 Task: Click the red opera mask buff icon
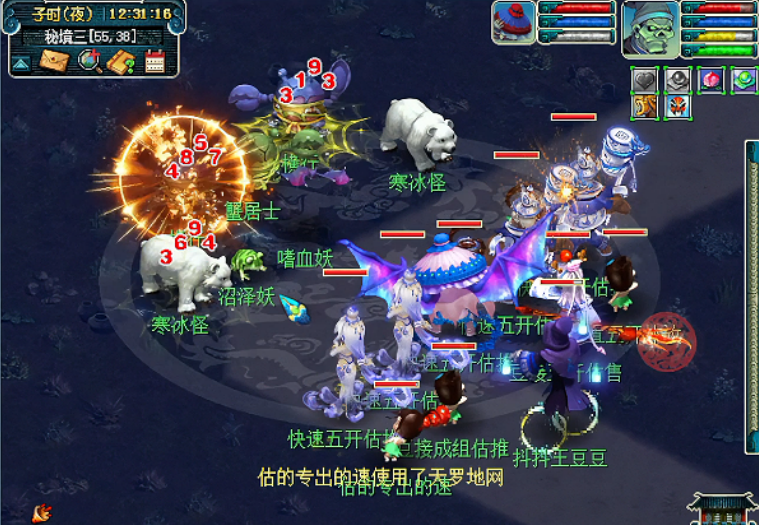coord(678,105)
